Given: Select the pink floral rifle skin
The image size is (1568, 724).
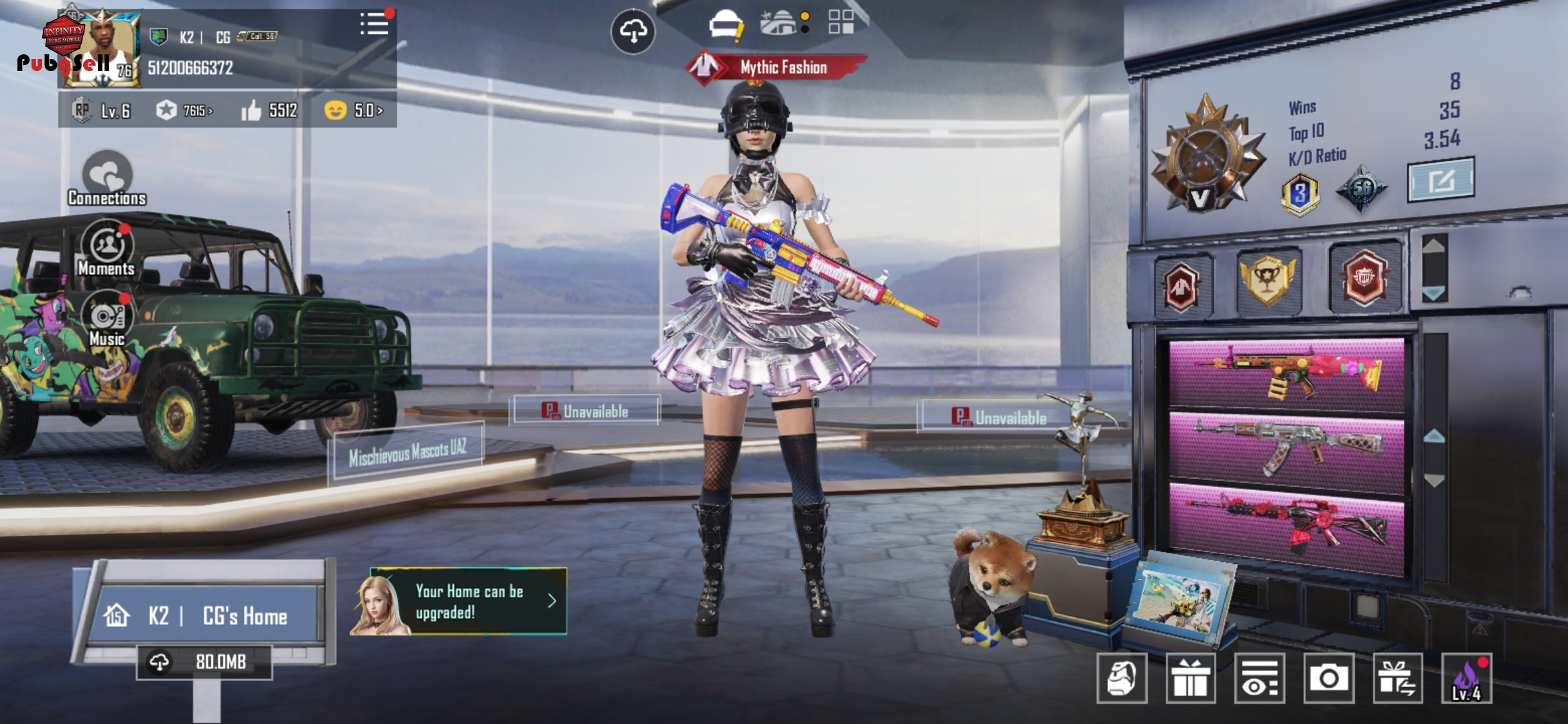Looking at the screenshot, I should pos(1287,374).
